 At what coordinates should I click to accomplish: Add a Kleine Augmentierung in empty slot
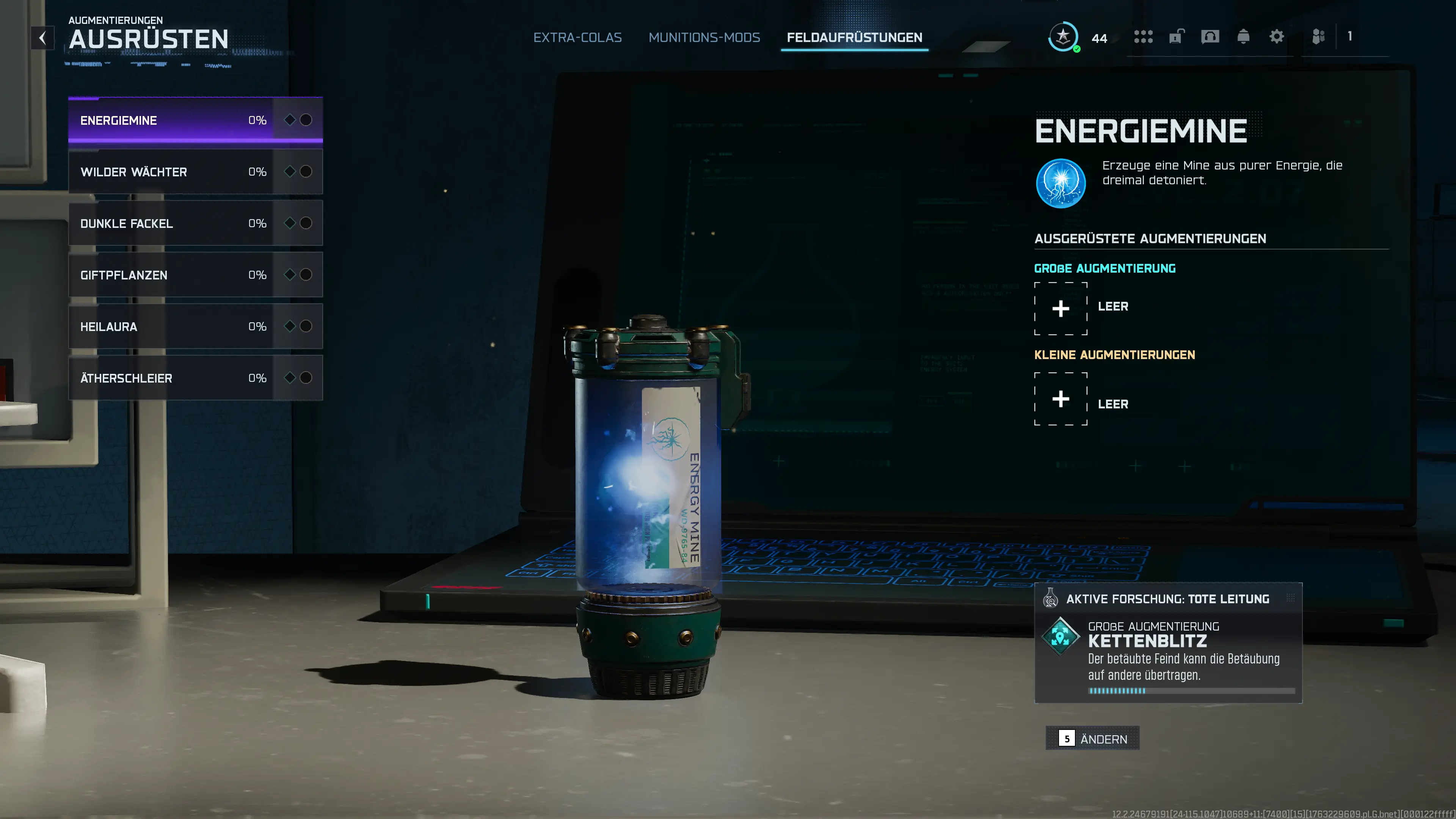[1061, 399]
